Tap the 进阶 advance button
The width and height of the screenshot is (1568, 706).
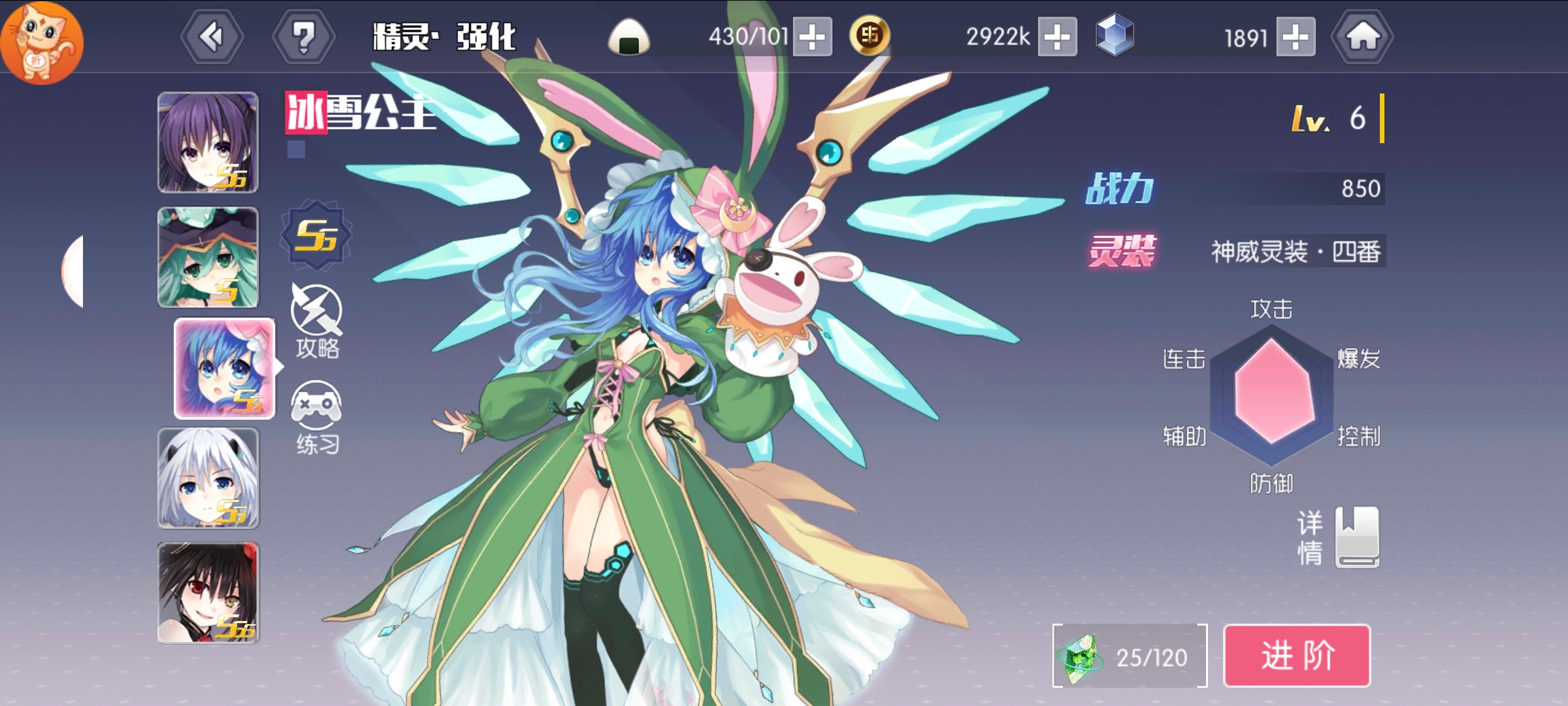1296,655
